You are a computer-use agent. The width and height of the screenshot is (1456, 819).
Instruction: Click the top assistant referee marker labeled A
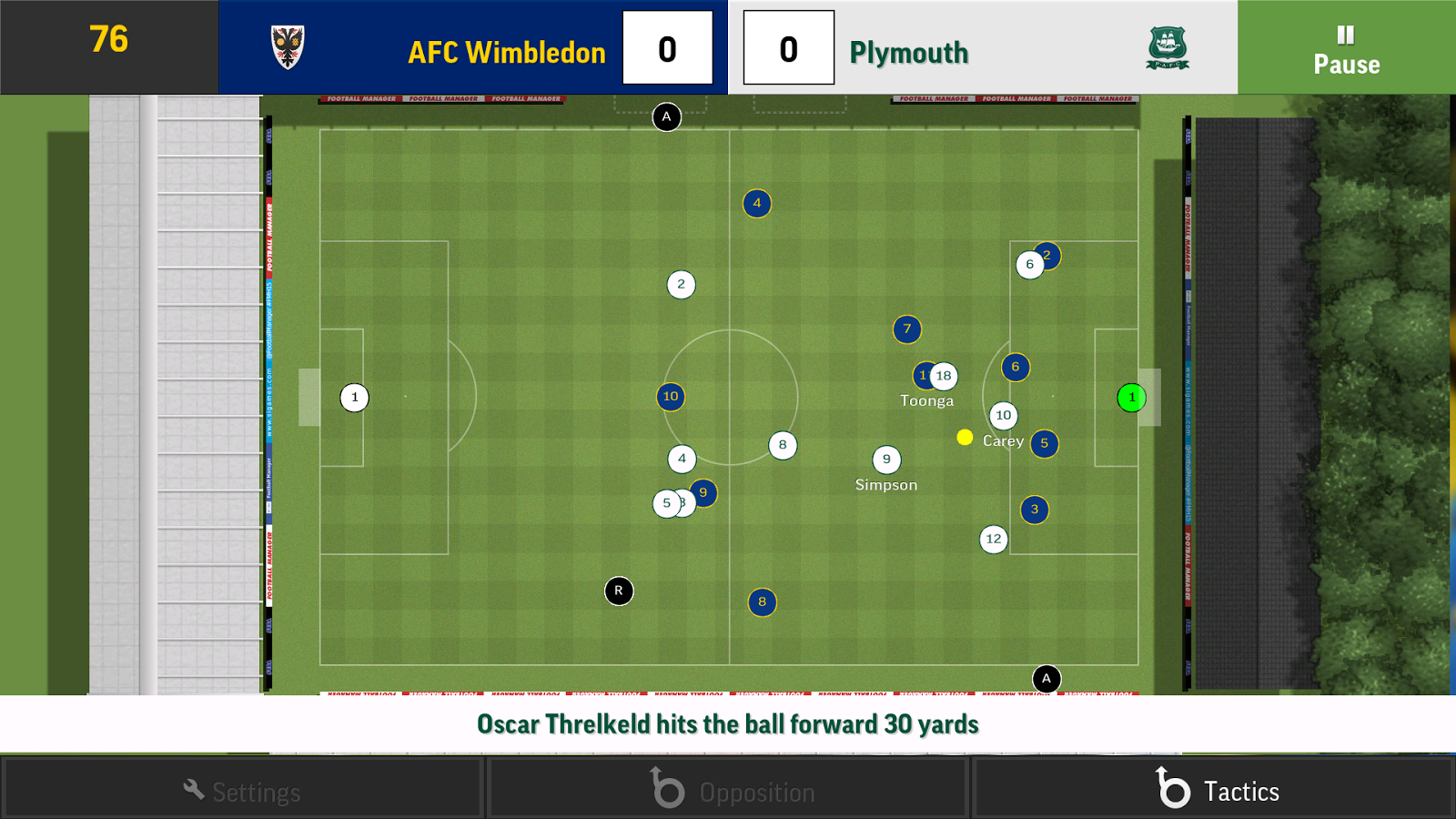667,116
